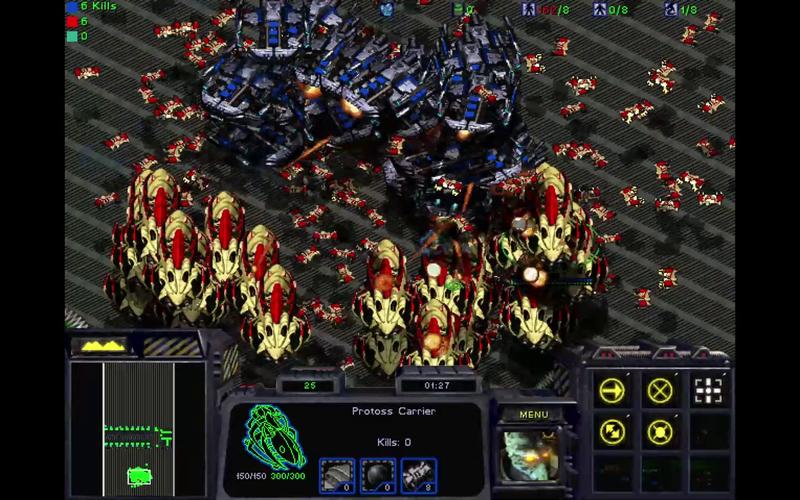Select the Patrol command icon

click(612, 432)
